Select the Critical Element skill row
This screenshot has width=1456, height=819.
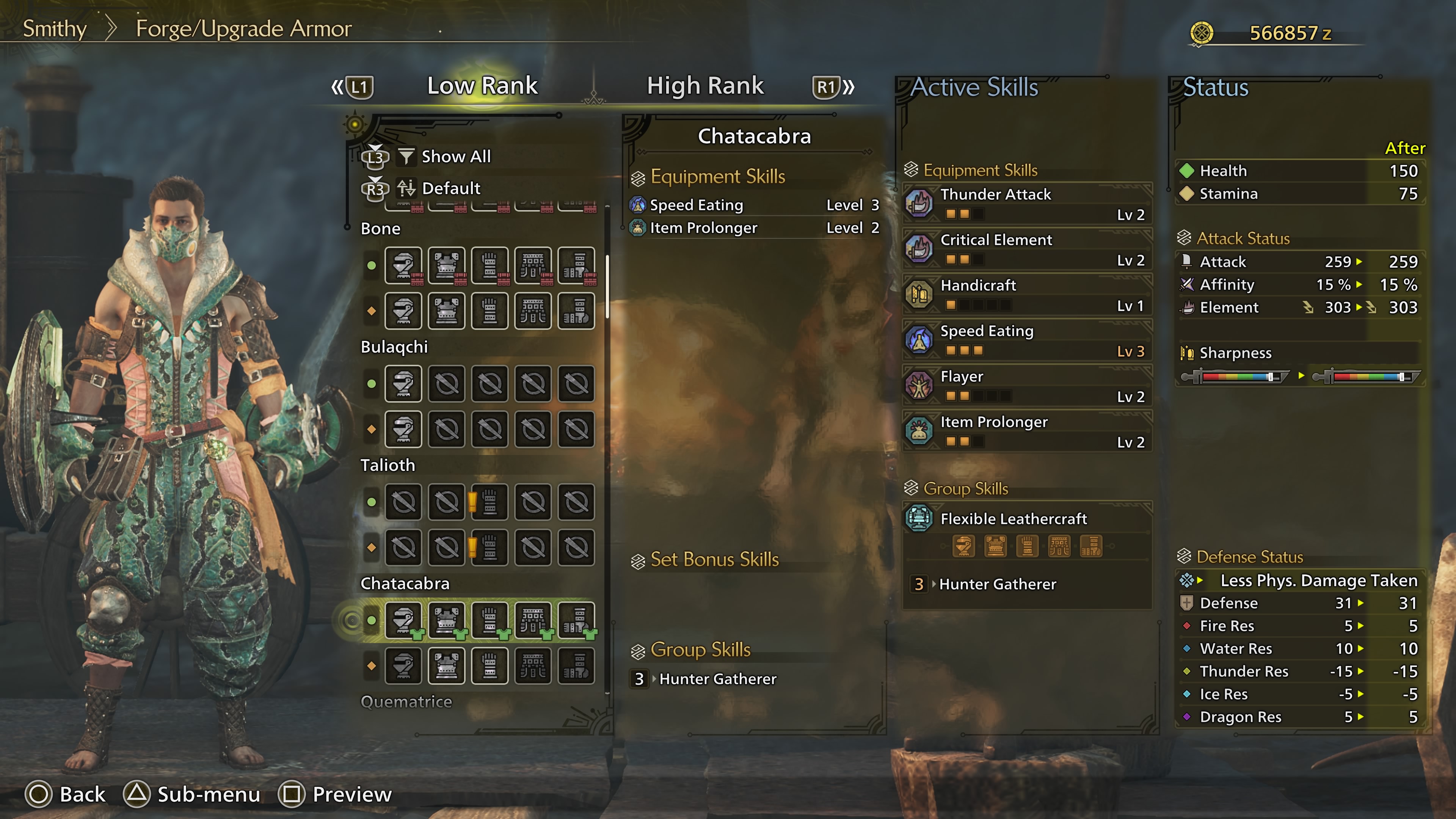pos(1027,249)
